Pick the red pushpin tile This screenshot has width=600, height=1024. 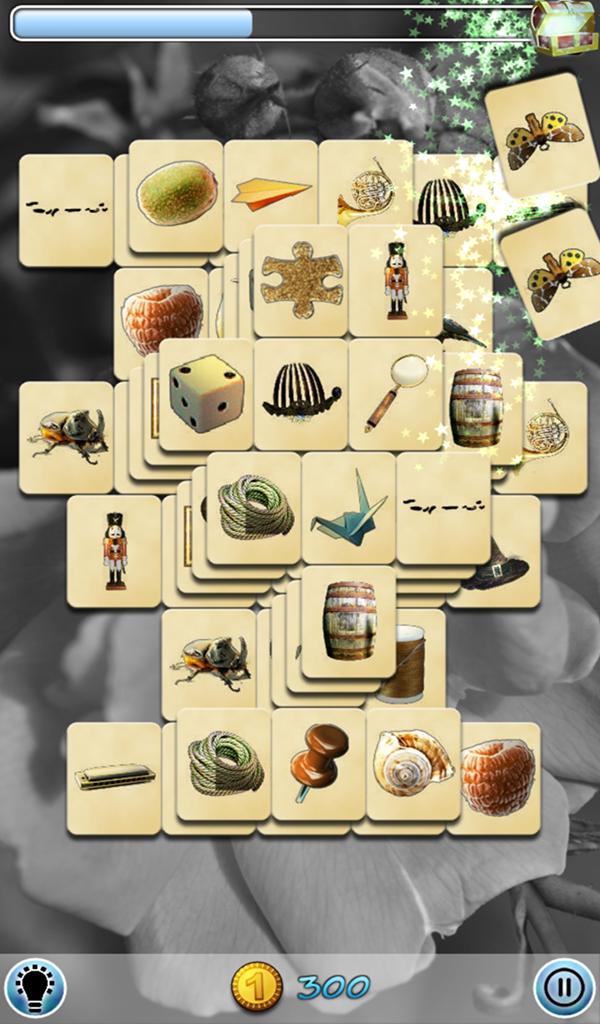click(x=318, y=762)
